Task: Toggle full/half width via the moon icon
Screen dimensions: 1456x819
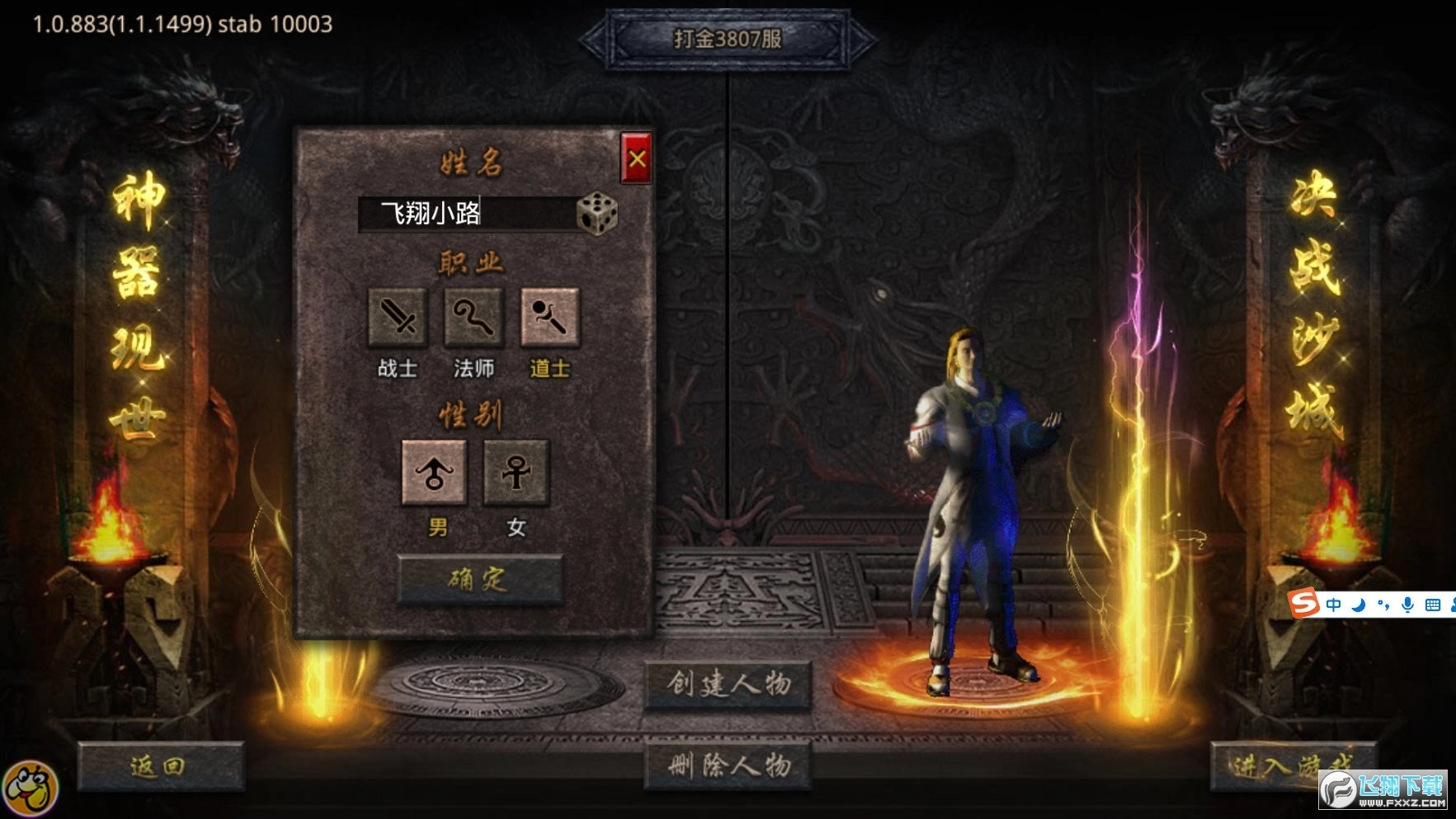Action: point(1359,605)
